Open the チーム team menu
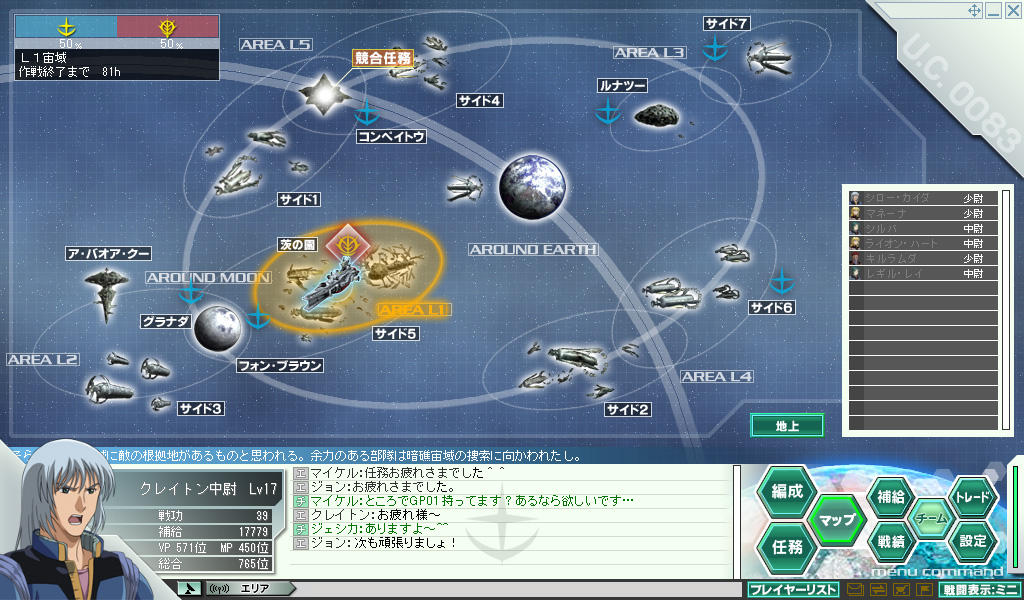This screenshot has width=1024, height=600. click(931, 518)
